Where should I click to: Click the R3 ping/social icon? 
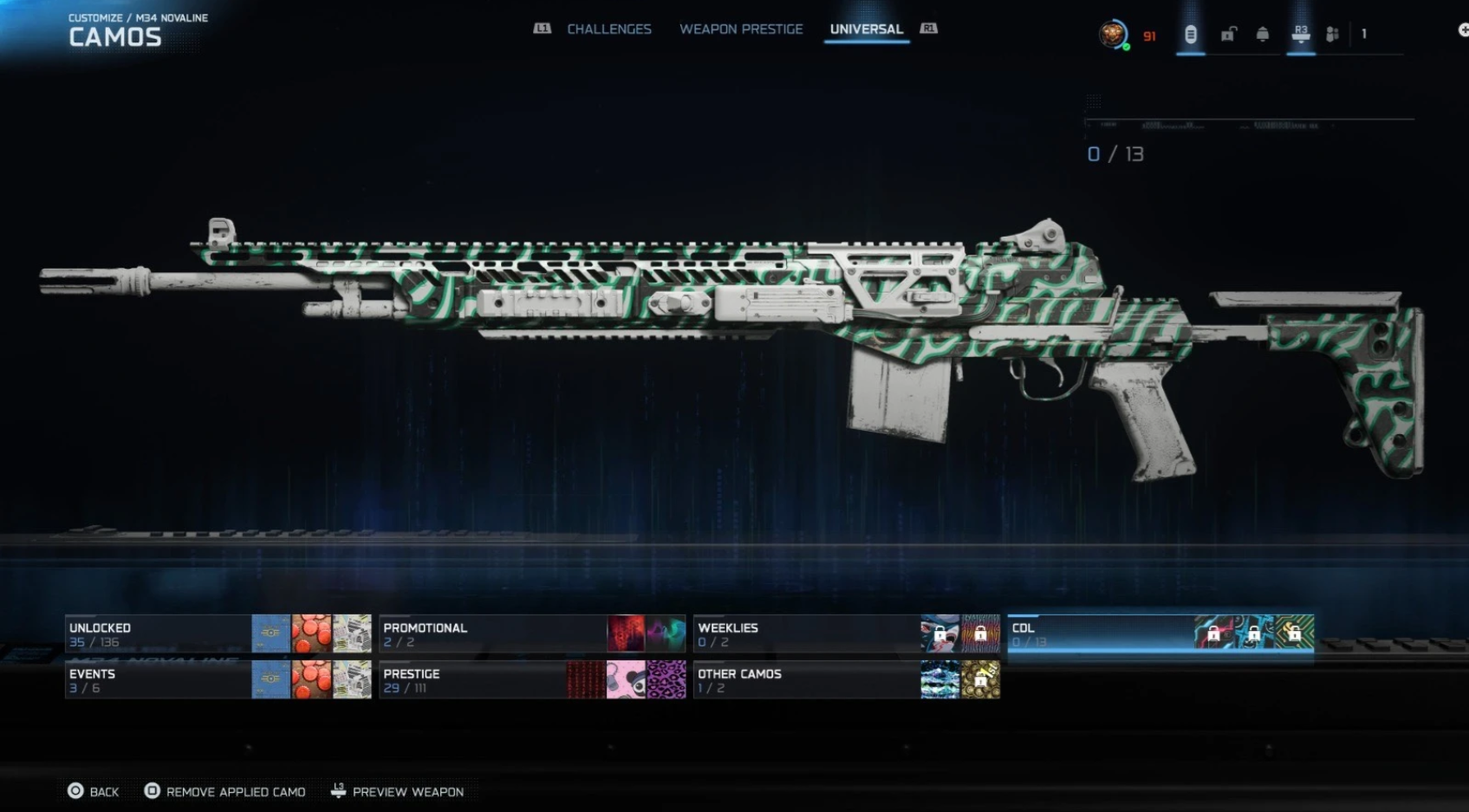coord(1300,35)
